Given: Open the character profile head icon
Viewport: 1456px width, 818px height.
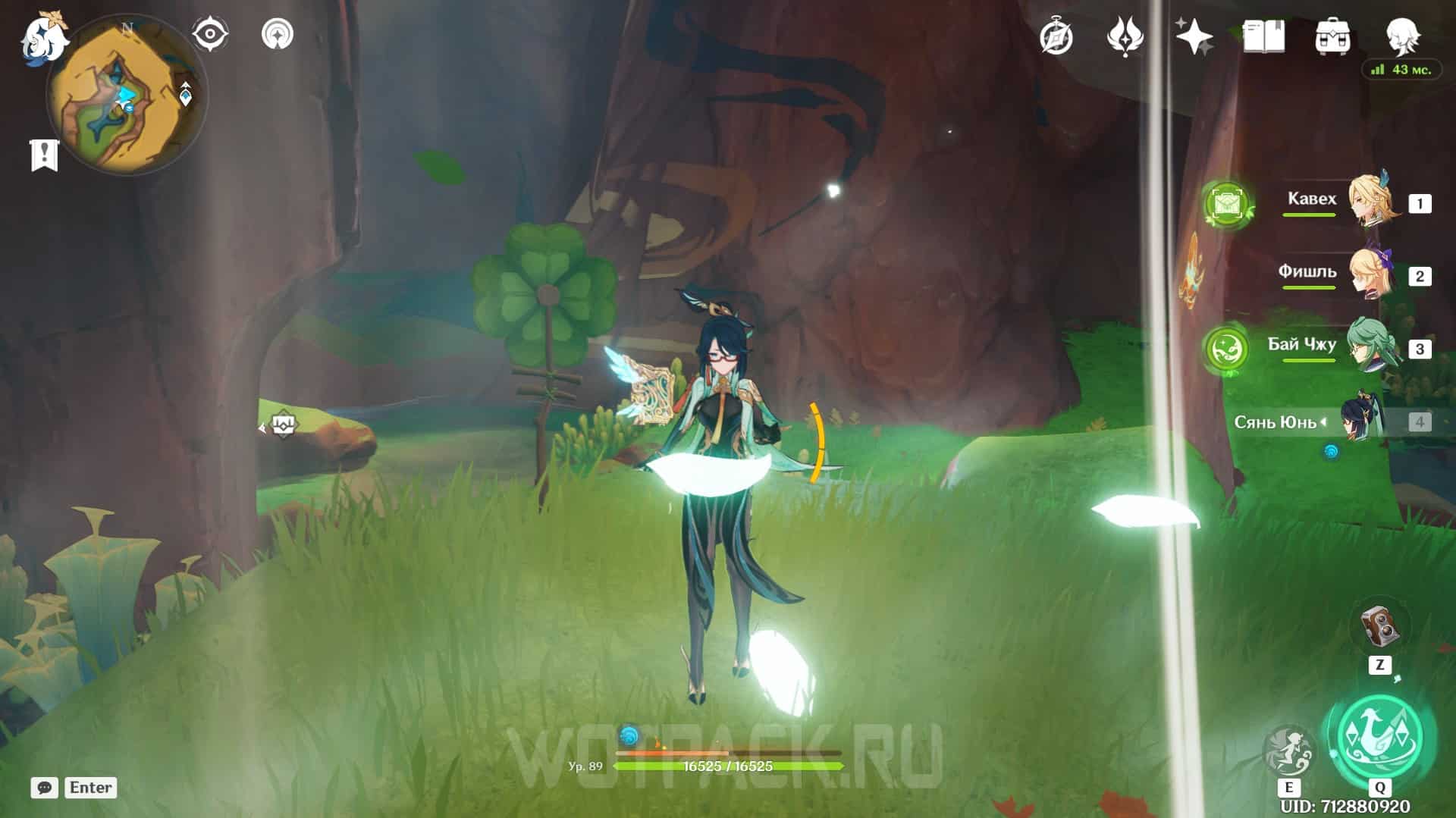Looking at the screenshot, I should 1402,34.
